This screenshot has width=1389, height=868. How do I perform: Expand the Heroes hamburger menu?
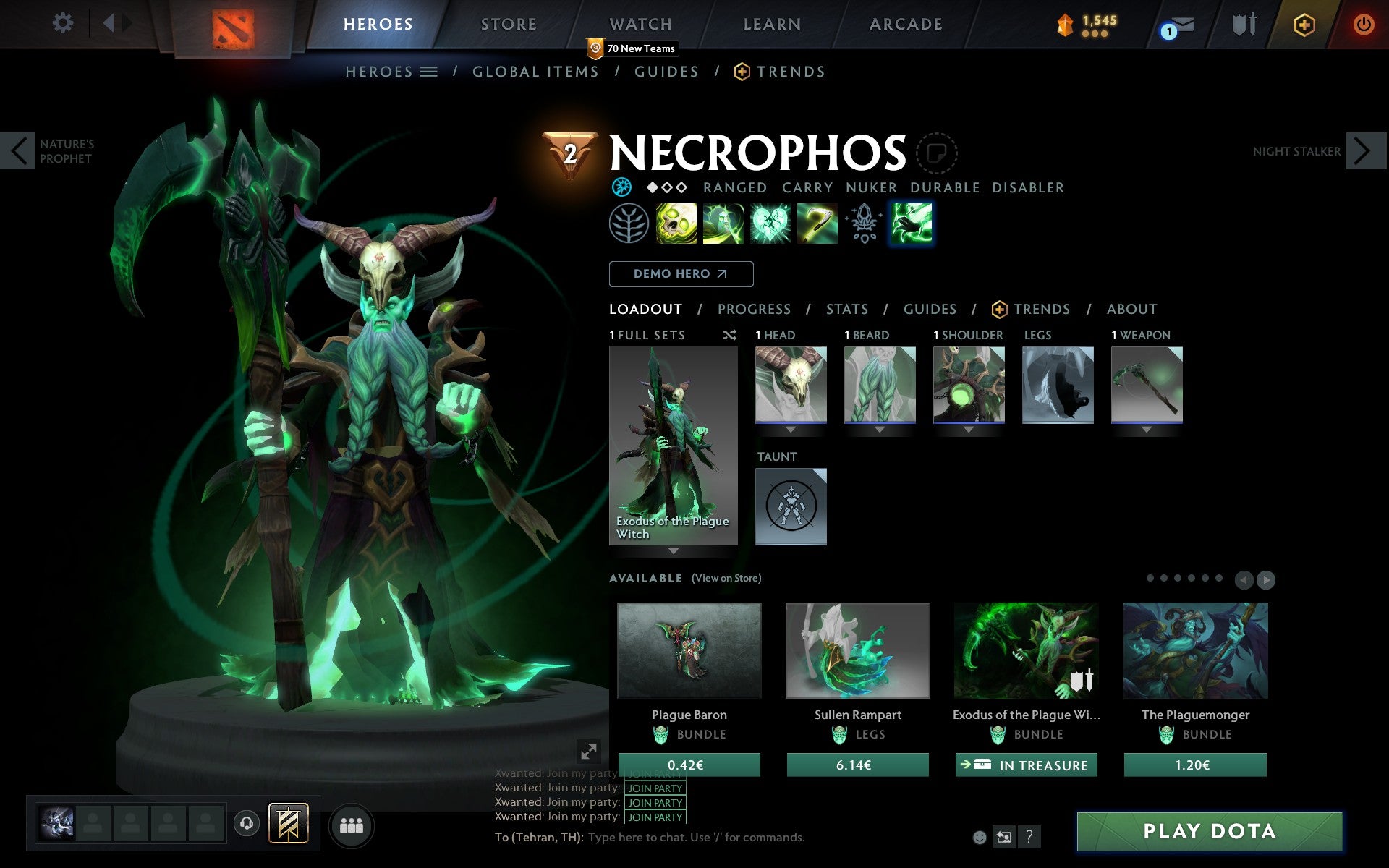[430, 71]
